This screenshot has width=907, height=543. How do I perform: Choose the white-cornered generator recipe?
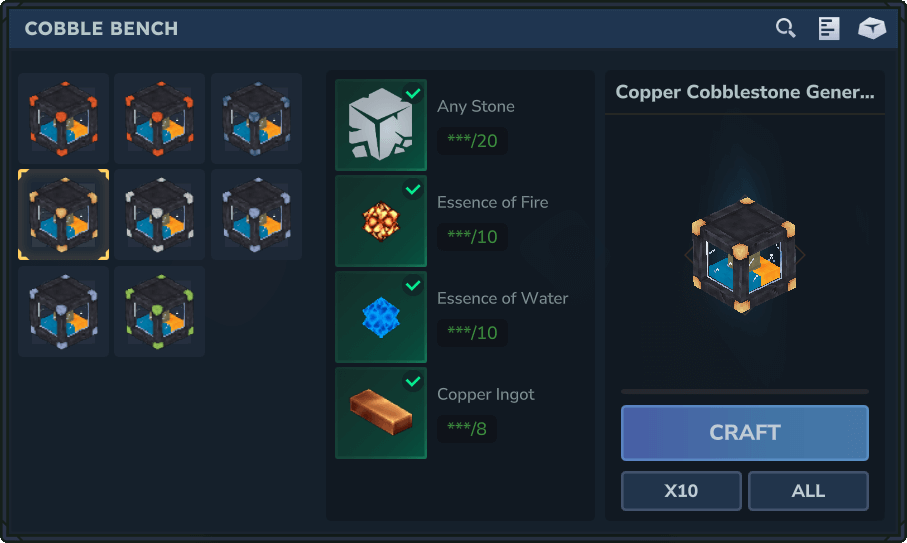click(159, 215)
